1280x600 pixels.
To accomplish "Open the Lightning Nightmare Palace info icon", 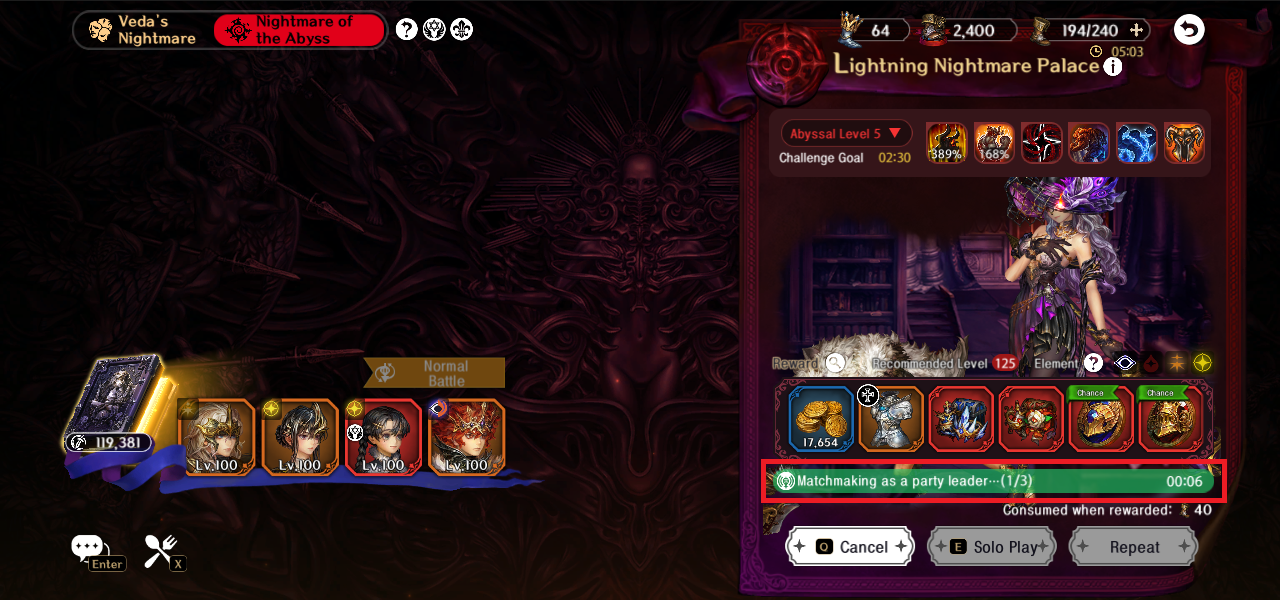I will 1113,67.
